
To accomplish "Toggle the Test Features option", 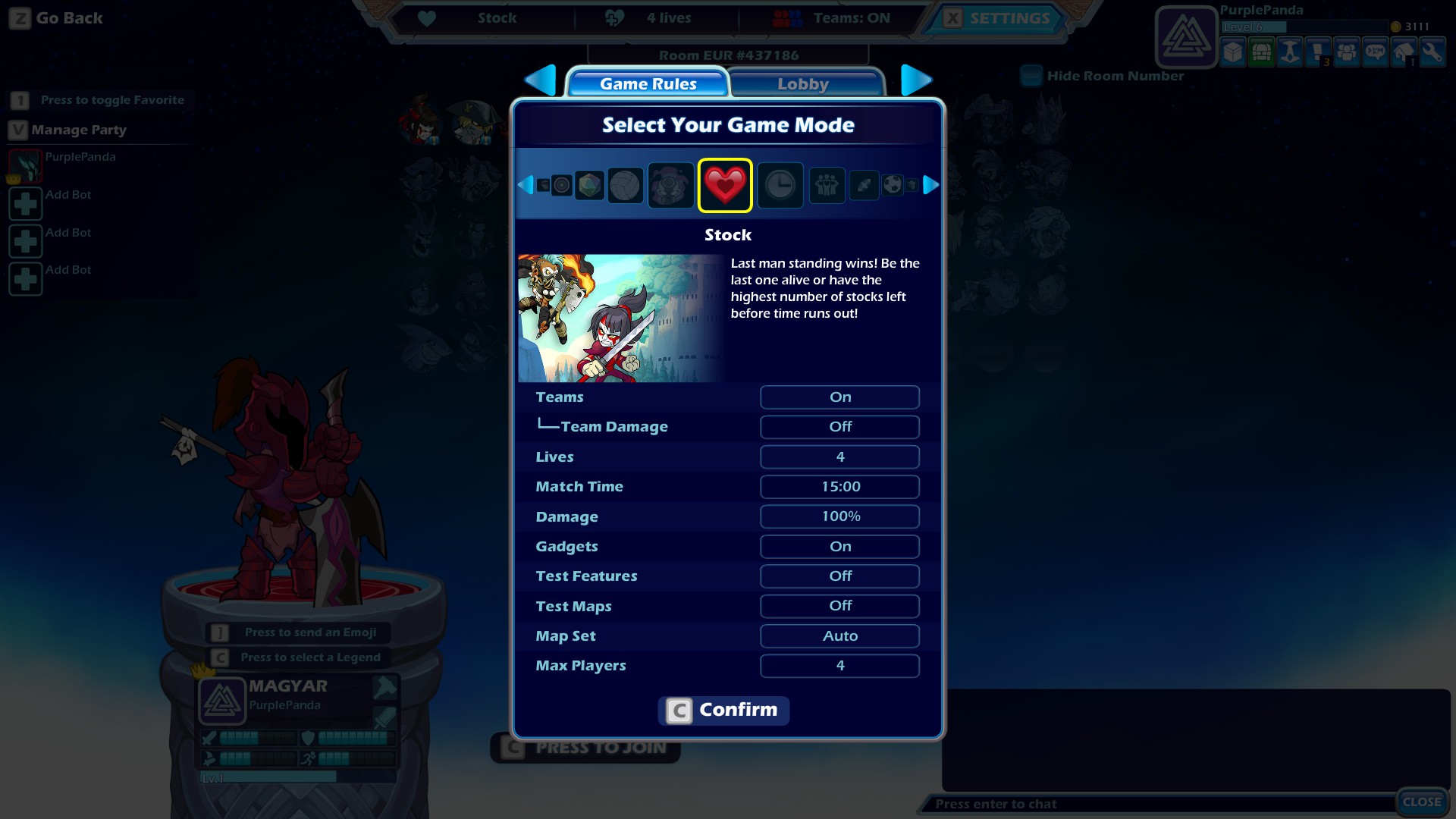I will coord(839,576).
